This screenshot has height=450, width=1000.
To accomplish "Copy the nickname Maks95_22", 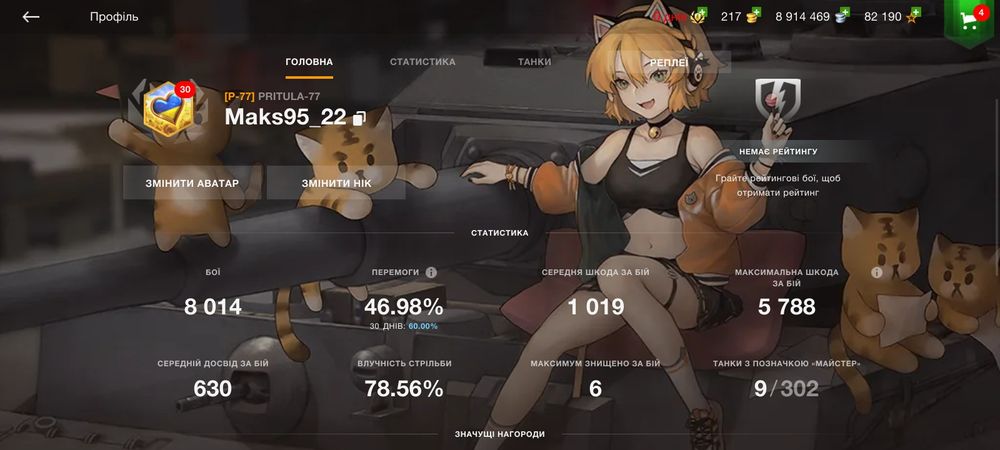I will tap(360, 118).
